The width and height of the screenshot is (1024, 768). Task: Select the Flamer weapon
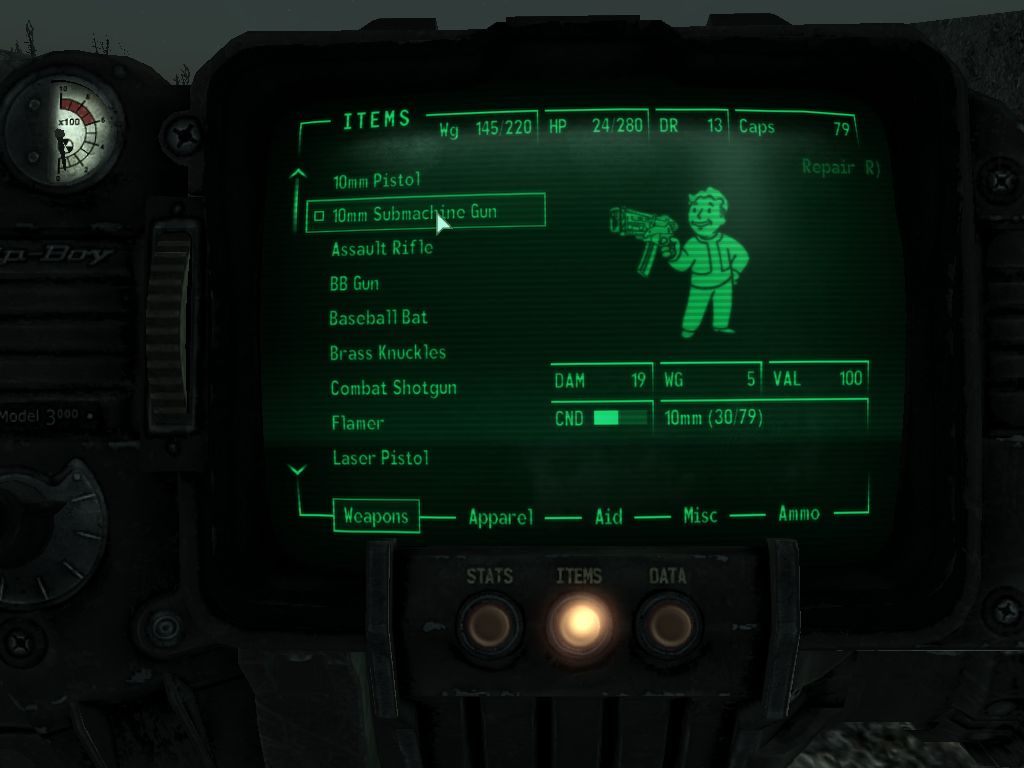click(357, 423)
